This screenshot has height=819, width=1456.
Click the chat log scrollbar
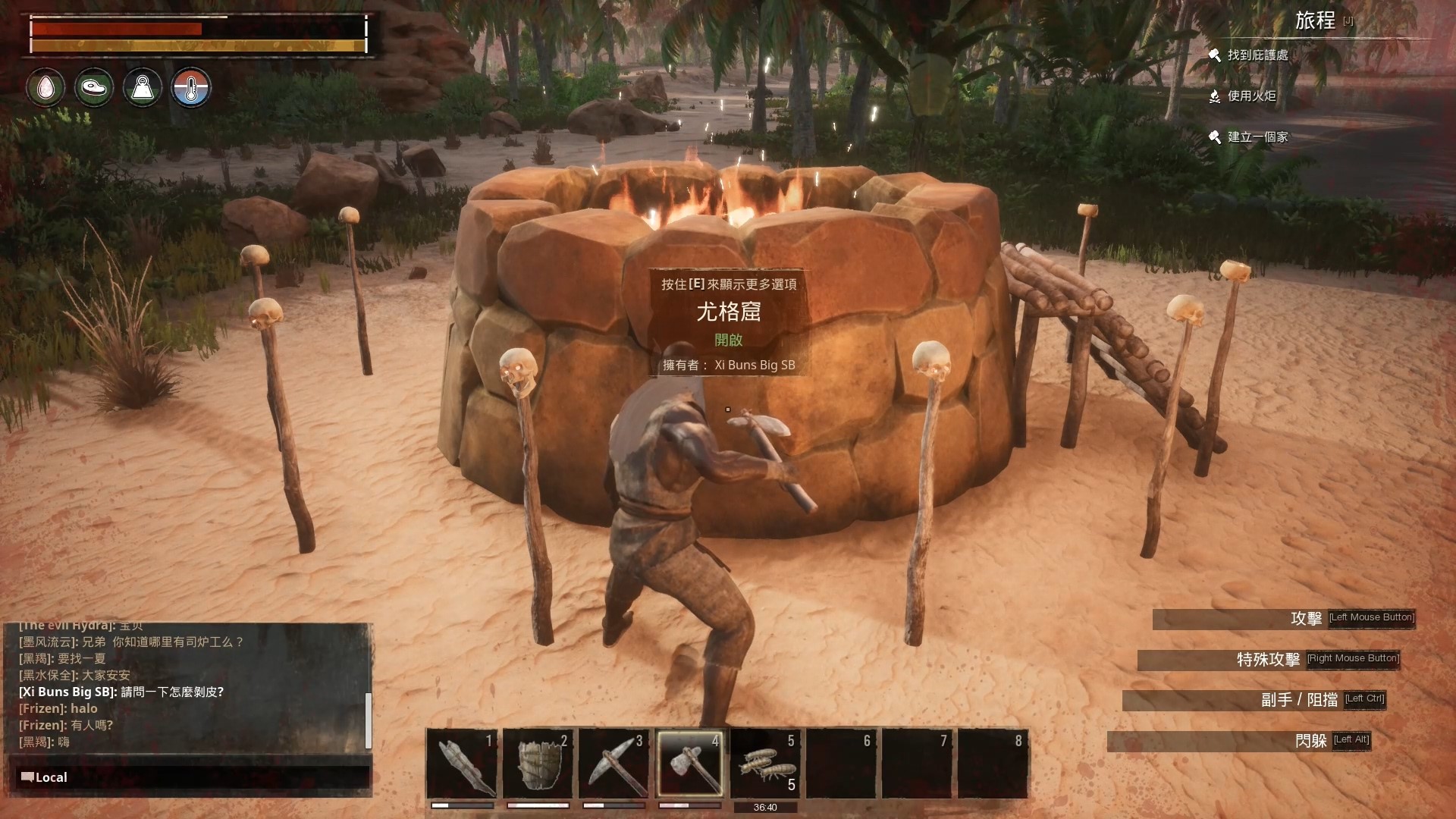pyautogui.click(x=369, y=719)
